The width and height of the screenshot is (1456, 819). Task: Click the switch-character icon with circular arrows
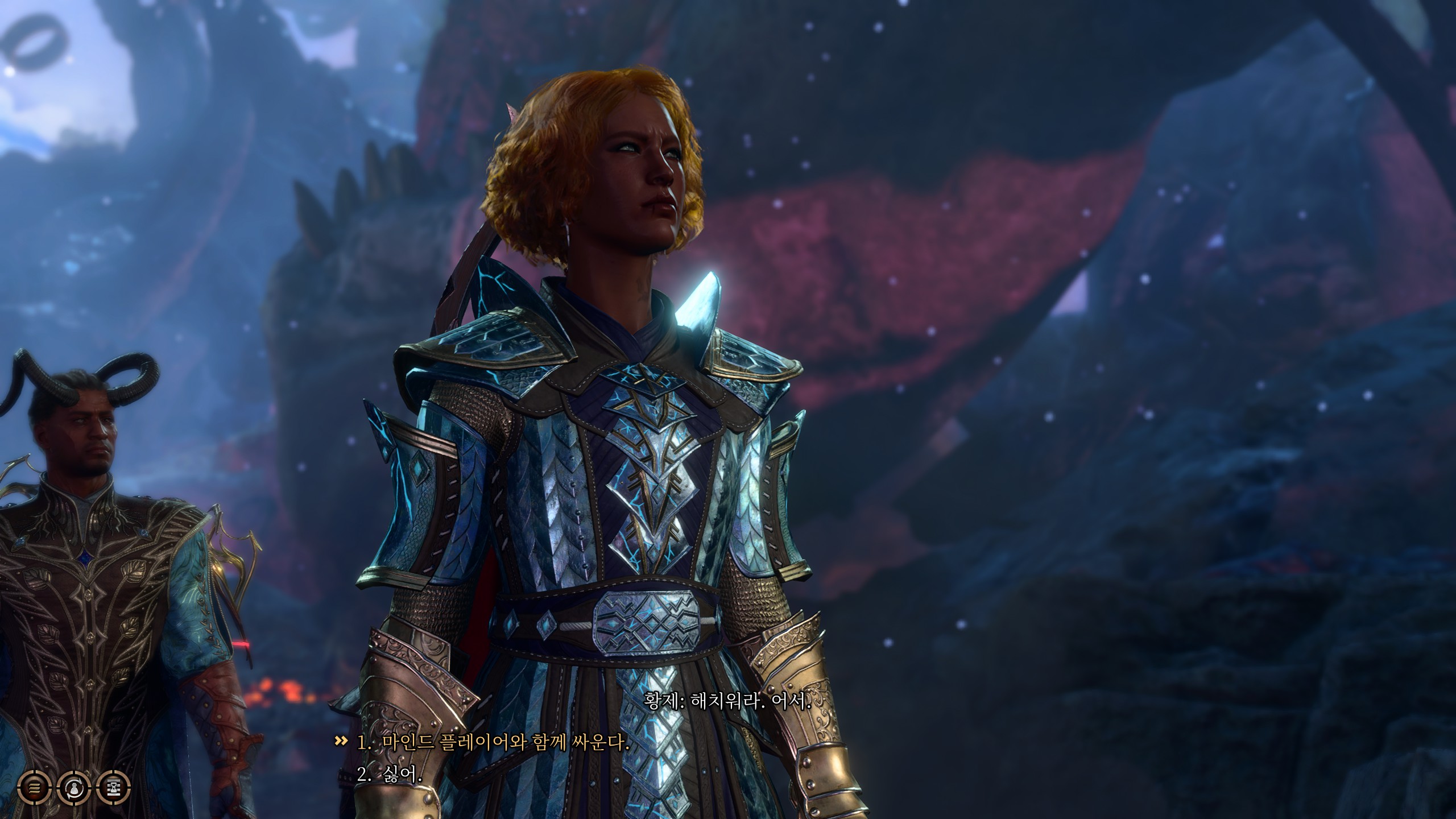(74, 788)
